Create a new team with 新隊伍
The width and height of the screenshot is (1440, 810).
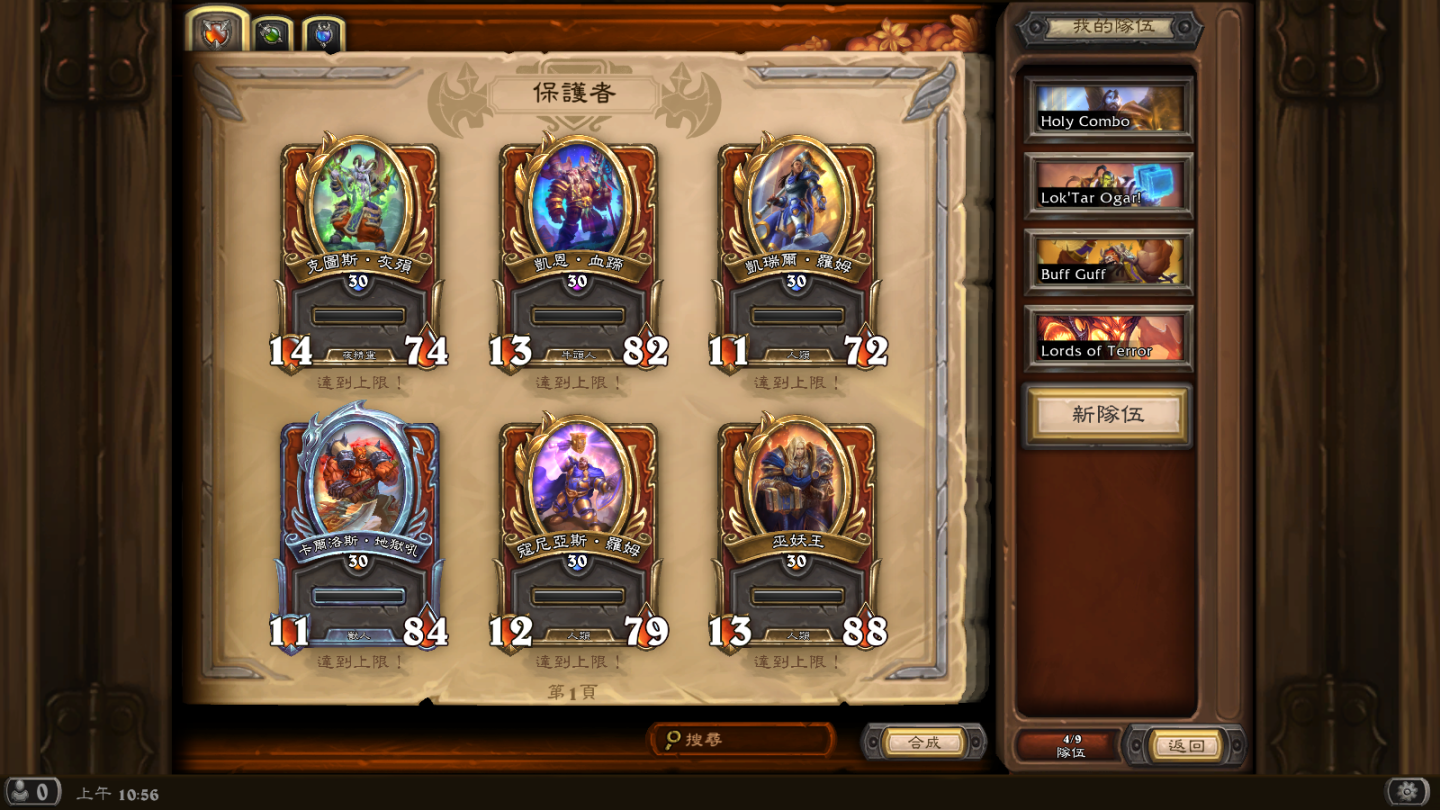[x=1107, y=415]
